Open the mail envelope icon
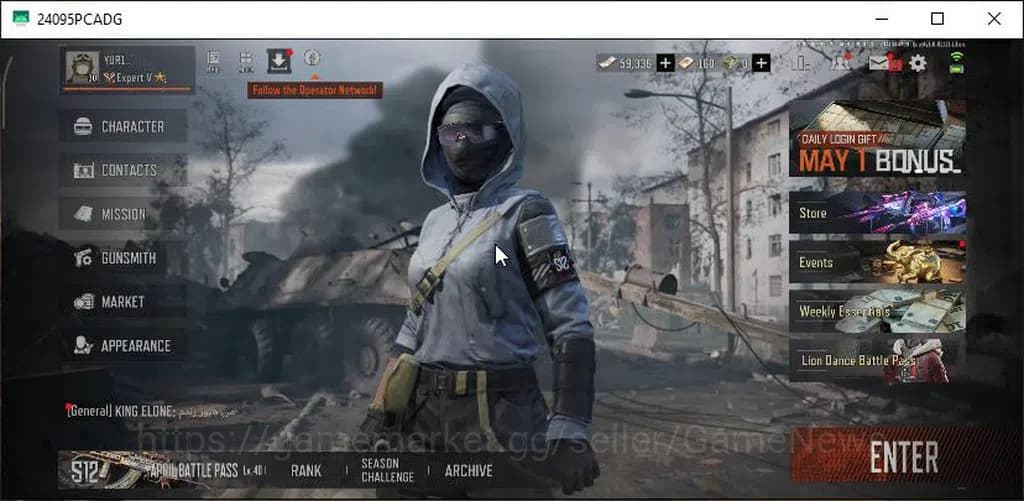 point(878,63)
